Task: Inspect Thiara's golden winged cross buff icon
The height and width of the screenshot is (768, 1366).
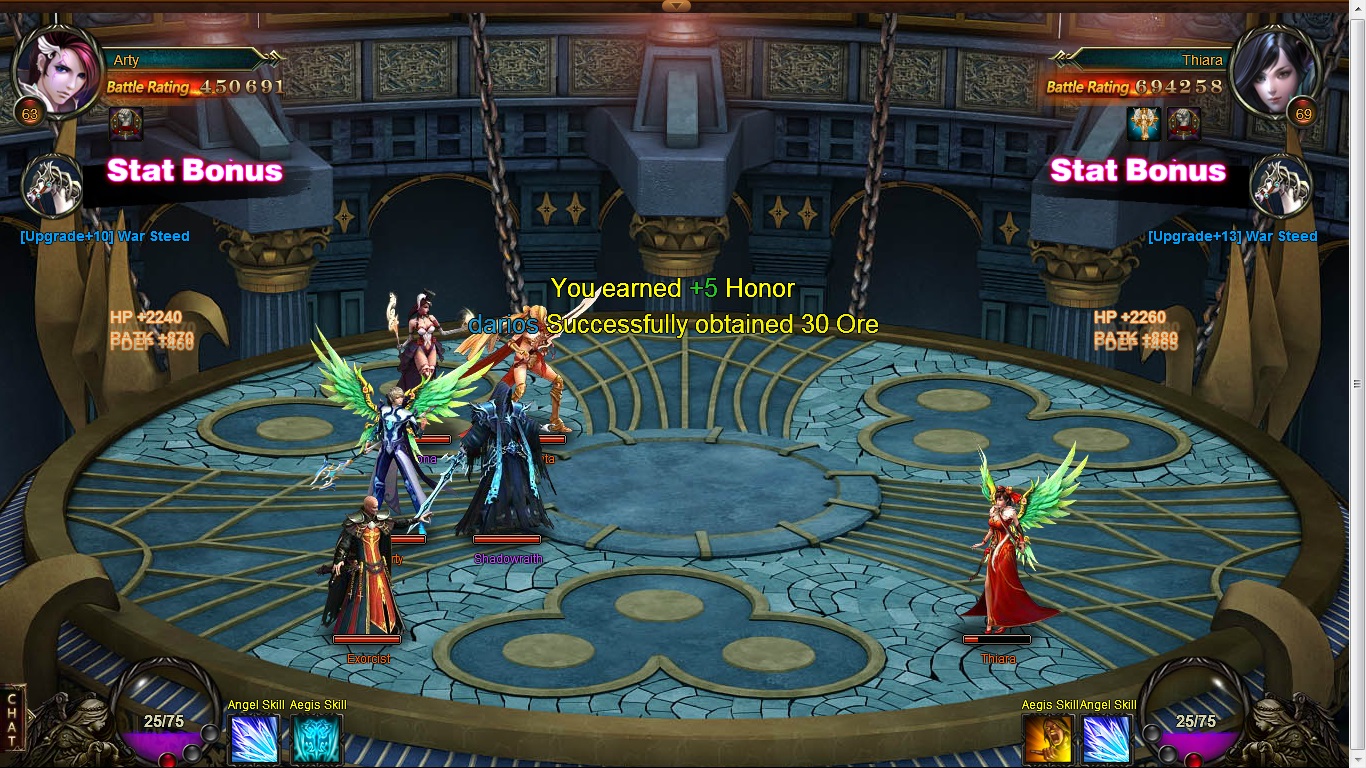Action: [x=1143, y=124]
